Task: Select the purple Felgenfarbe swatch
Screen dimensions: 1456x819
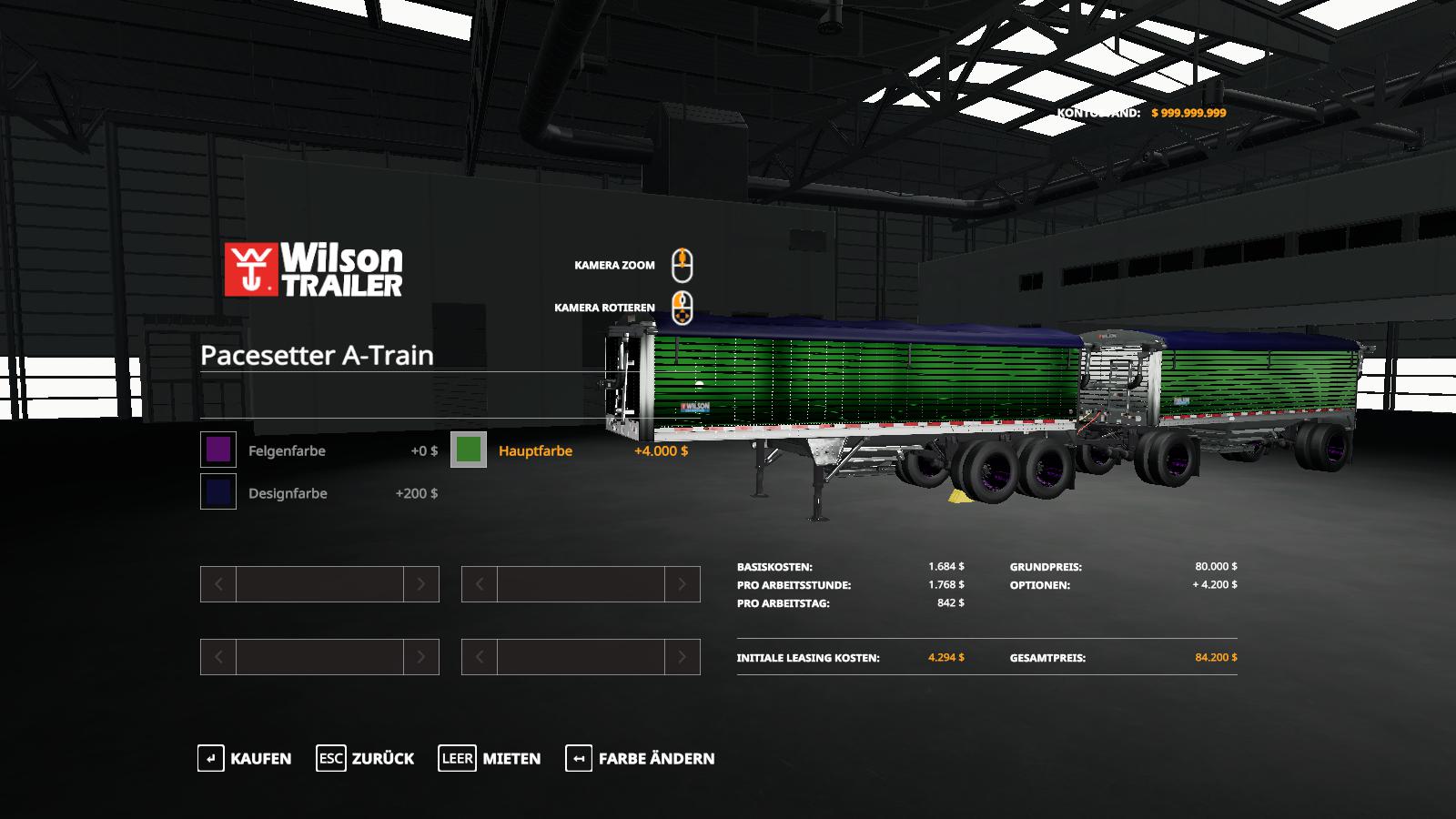Action: (218, 450)
